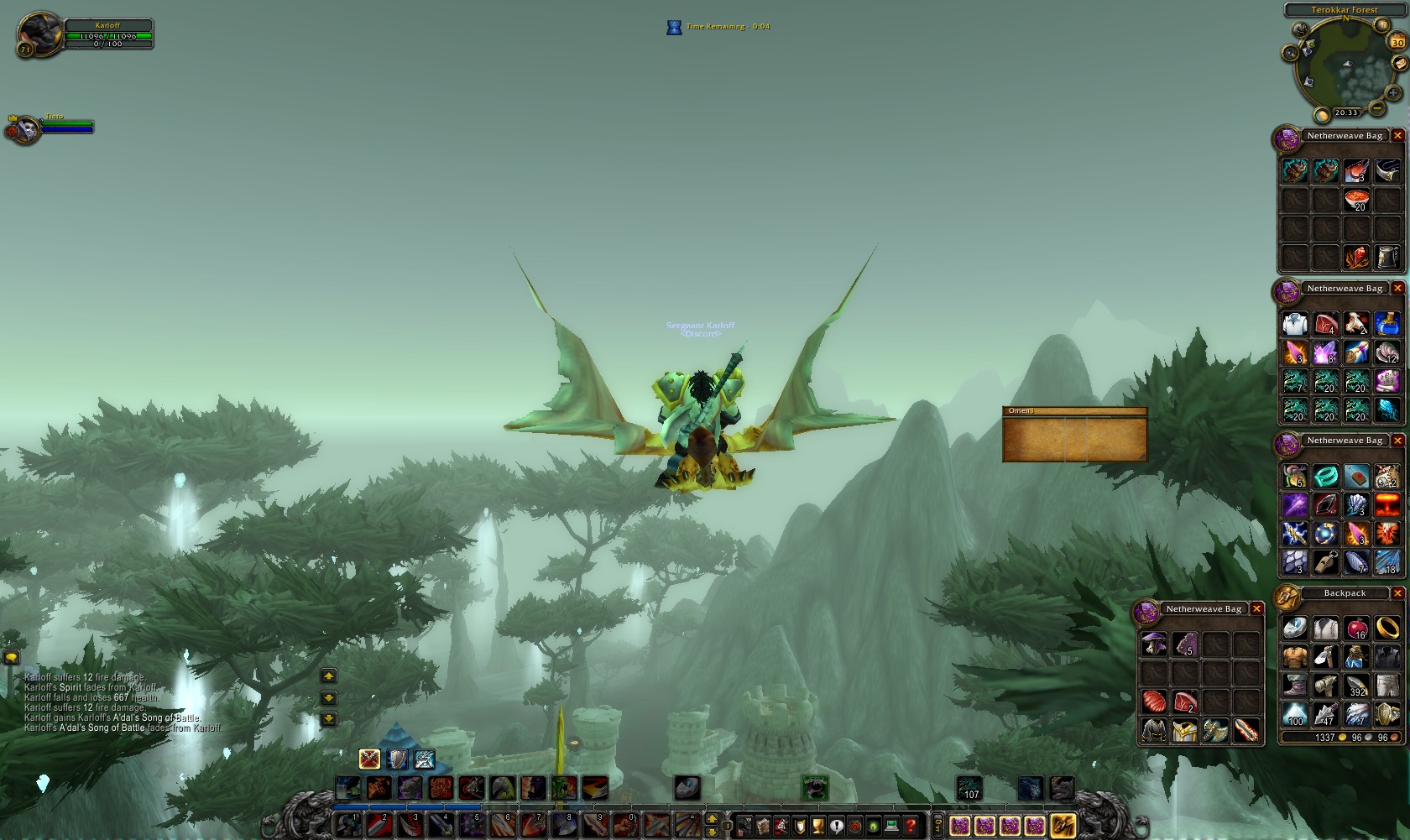Select the mushroom item in Netherweave Bag
This screenshot has width=1410, height=840.
(1154, 644)
